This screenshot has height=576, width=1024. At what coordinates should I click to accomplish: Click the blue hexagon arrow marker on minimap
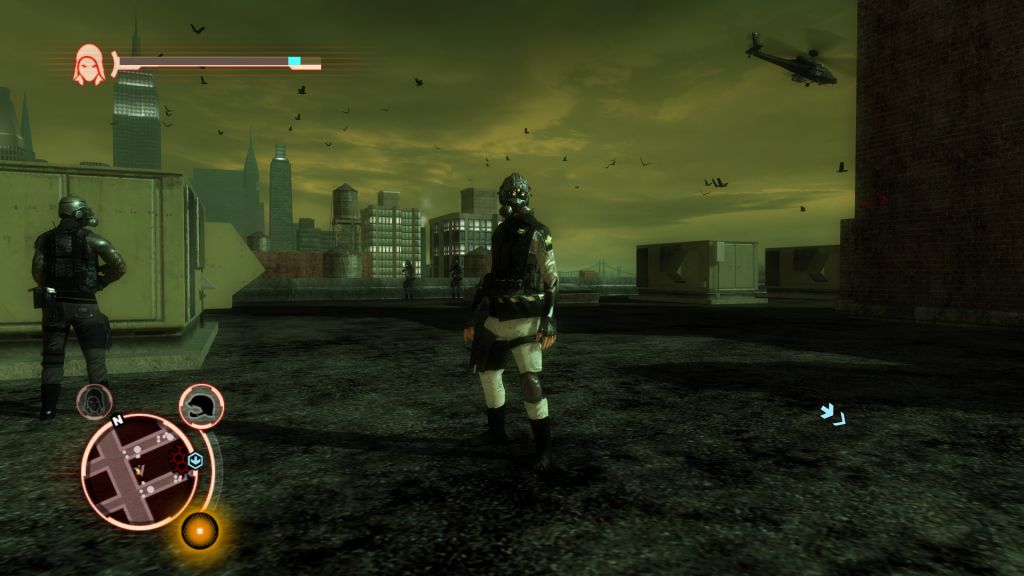coord(196,460)
